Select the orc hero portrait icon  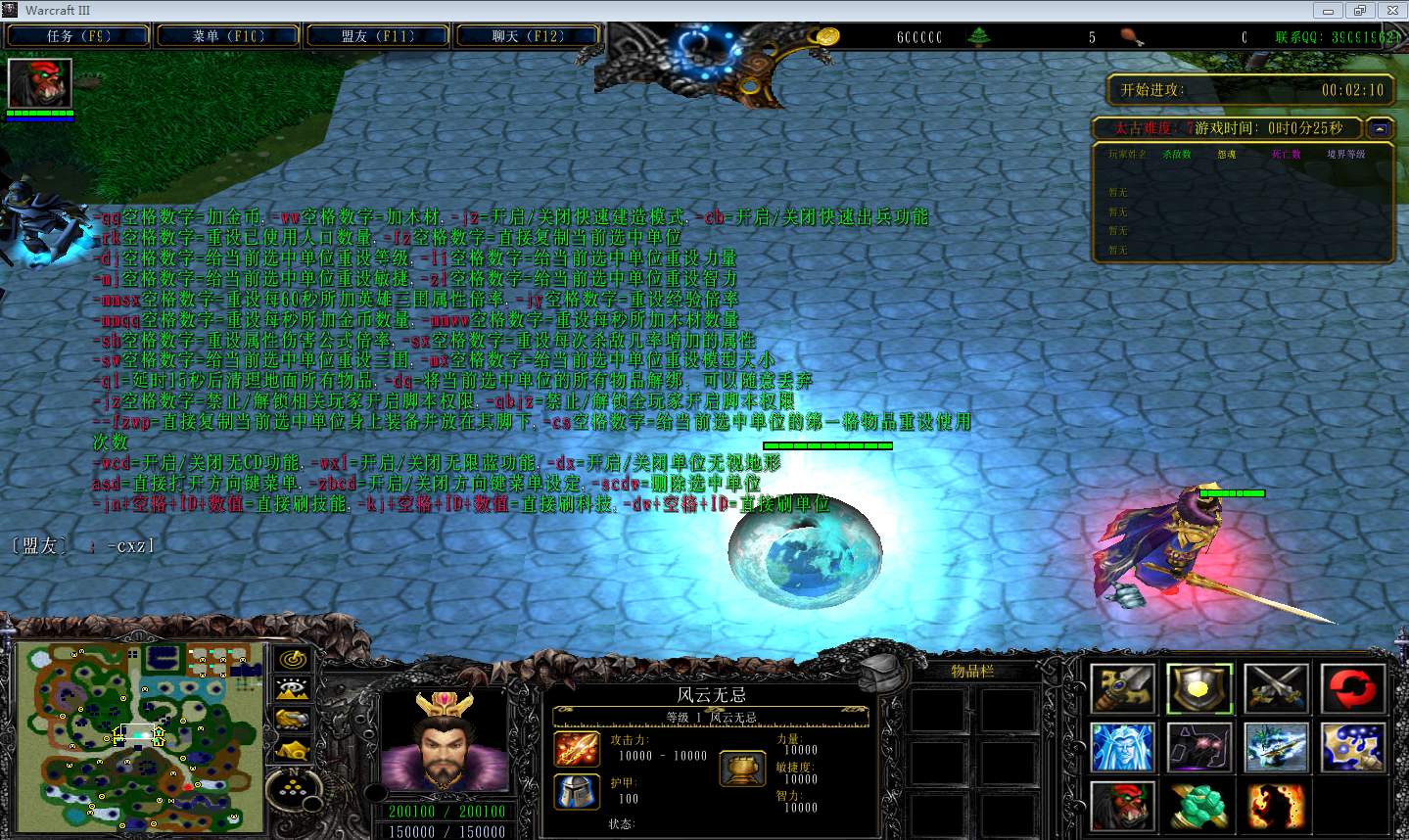(x=40, y=84)
